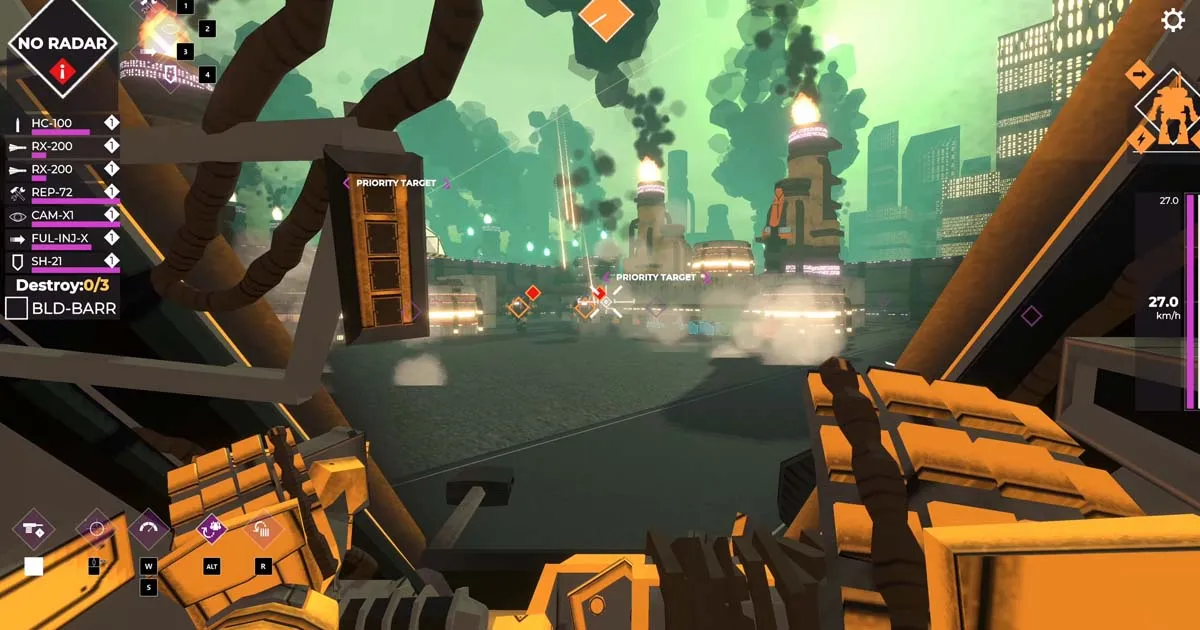Image resolution: width=1200 pixels, height=630 pixels.
Task: Trigger the reload ammo icon
Action: coord(263,528)
